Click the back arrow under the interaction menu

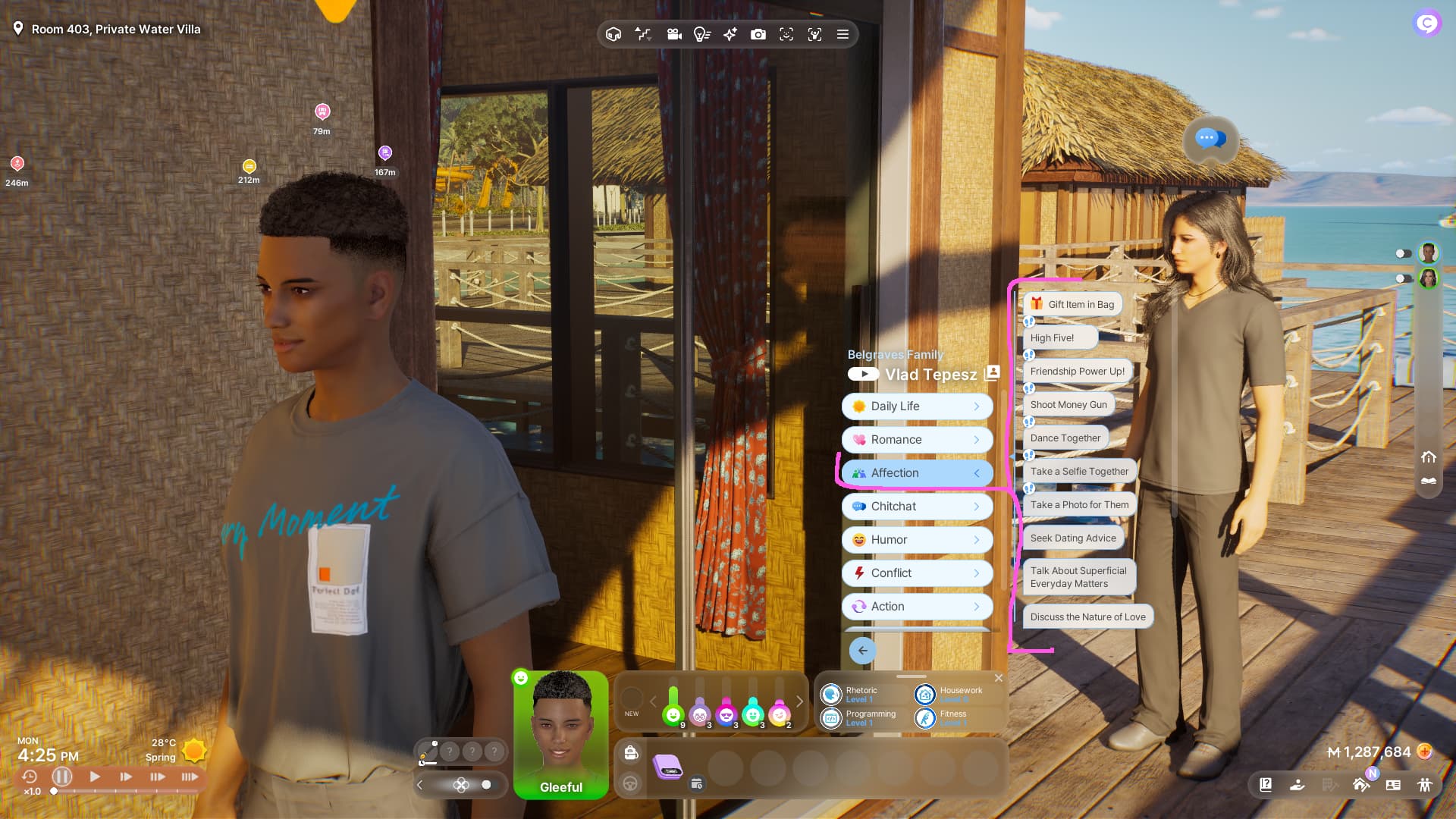tap(862, 651)
